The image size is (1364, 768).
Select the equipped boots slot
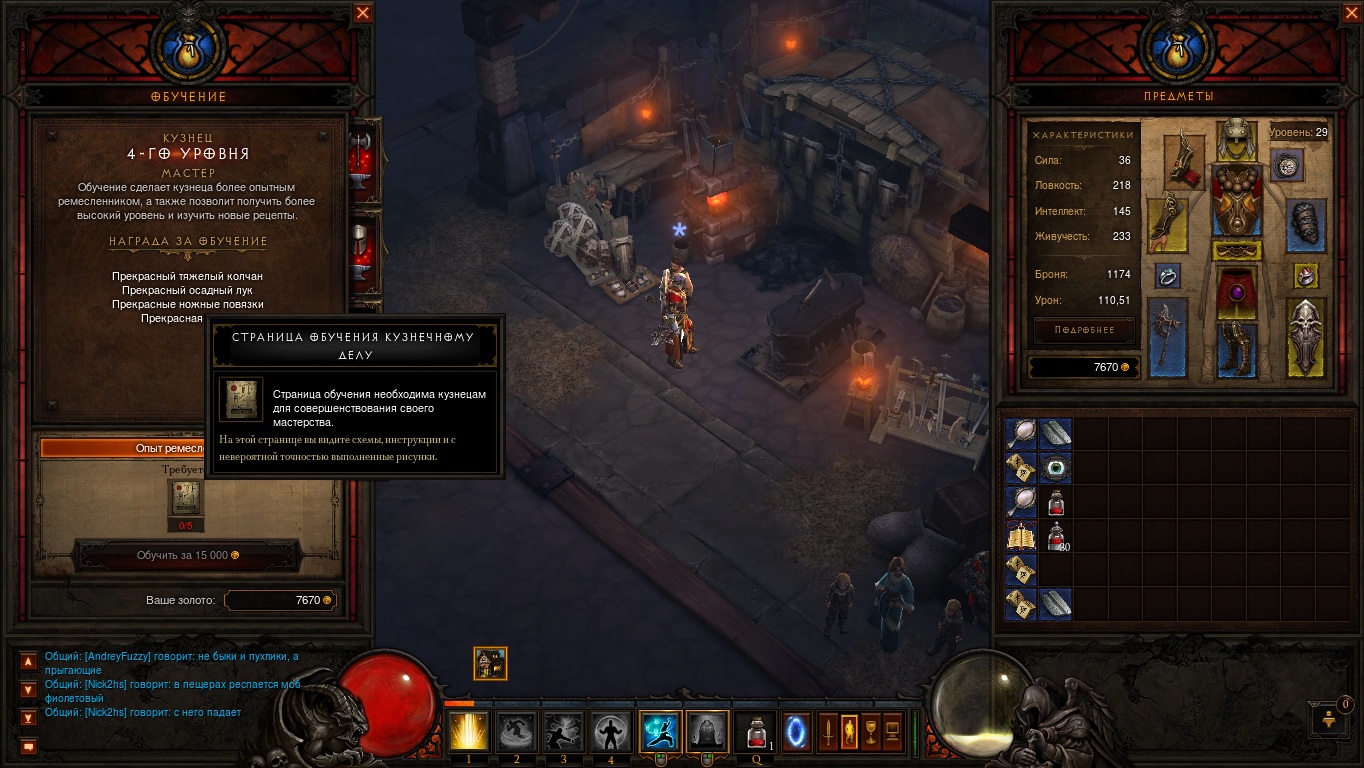(1236, 348)
